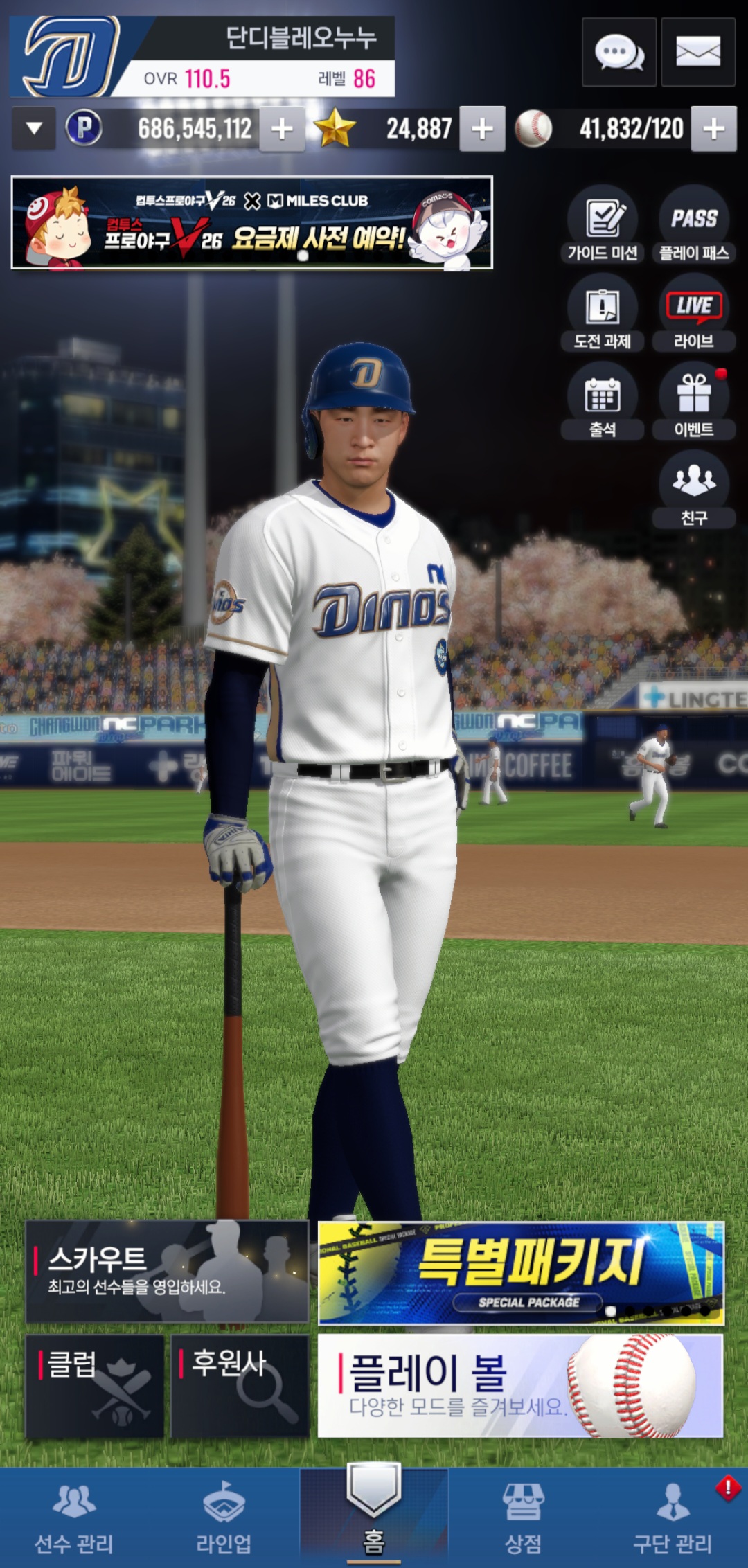Switch to the 선수 관리 player management tab
The image size is (748, 1568).
click(74, 1517)
